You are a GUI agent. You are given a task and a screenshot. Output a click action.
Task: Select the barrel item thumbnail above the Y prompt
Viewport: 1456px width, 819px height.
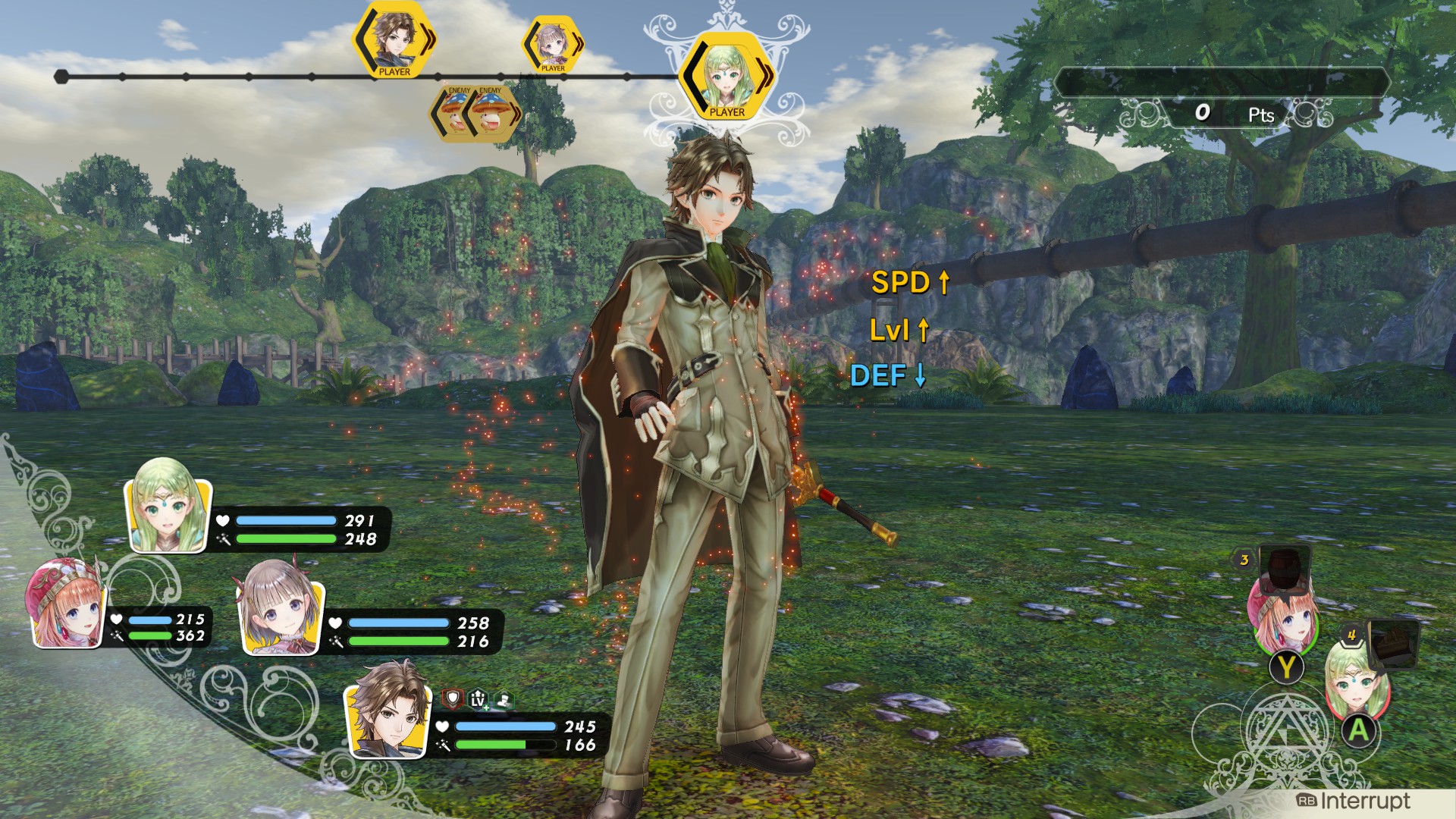tap(1285, 570)
